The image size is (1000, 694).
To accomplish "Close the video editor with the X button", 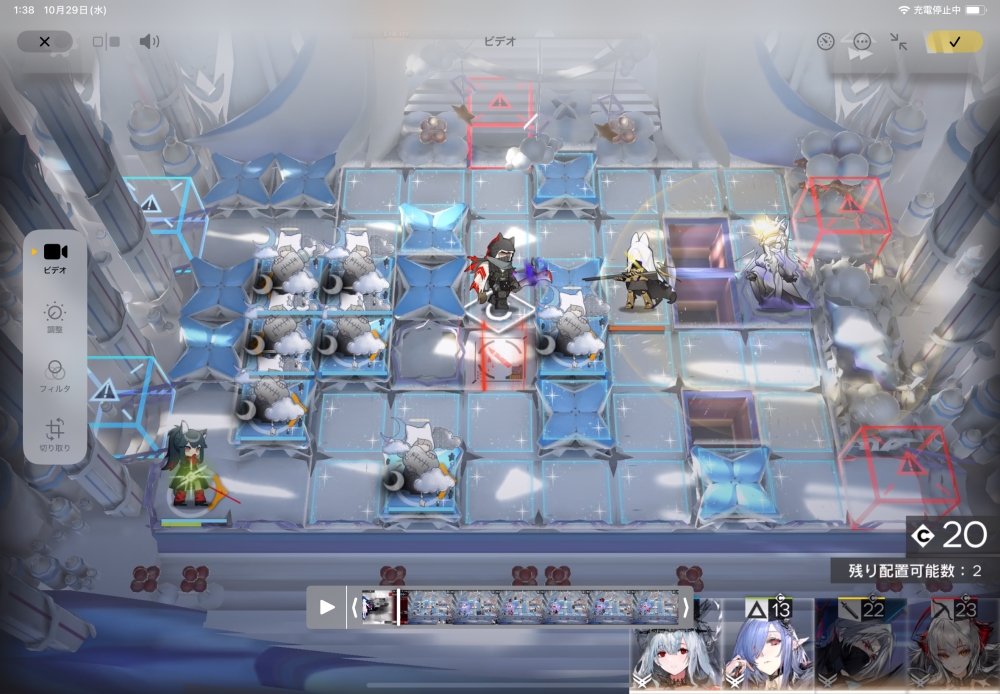I will (x=45, y=42).
